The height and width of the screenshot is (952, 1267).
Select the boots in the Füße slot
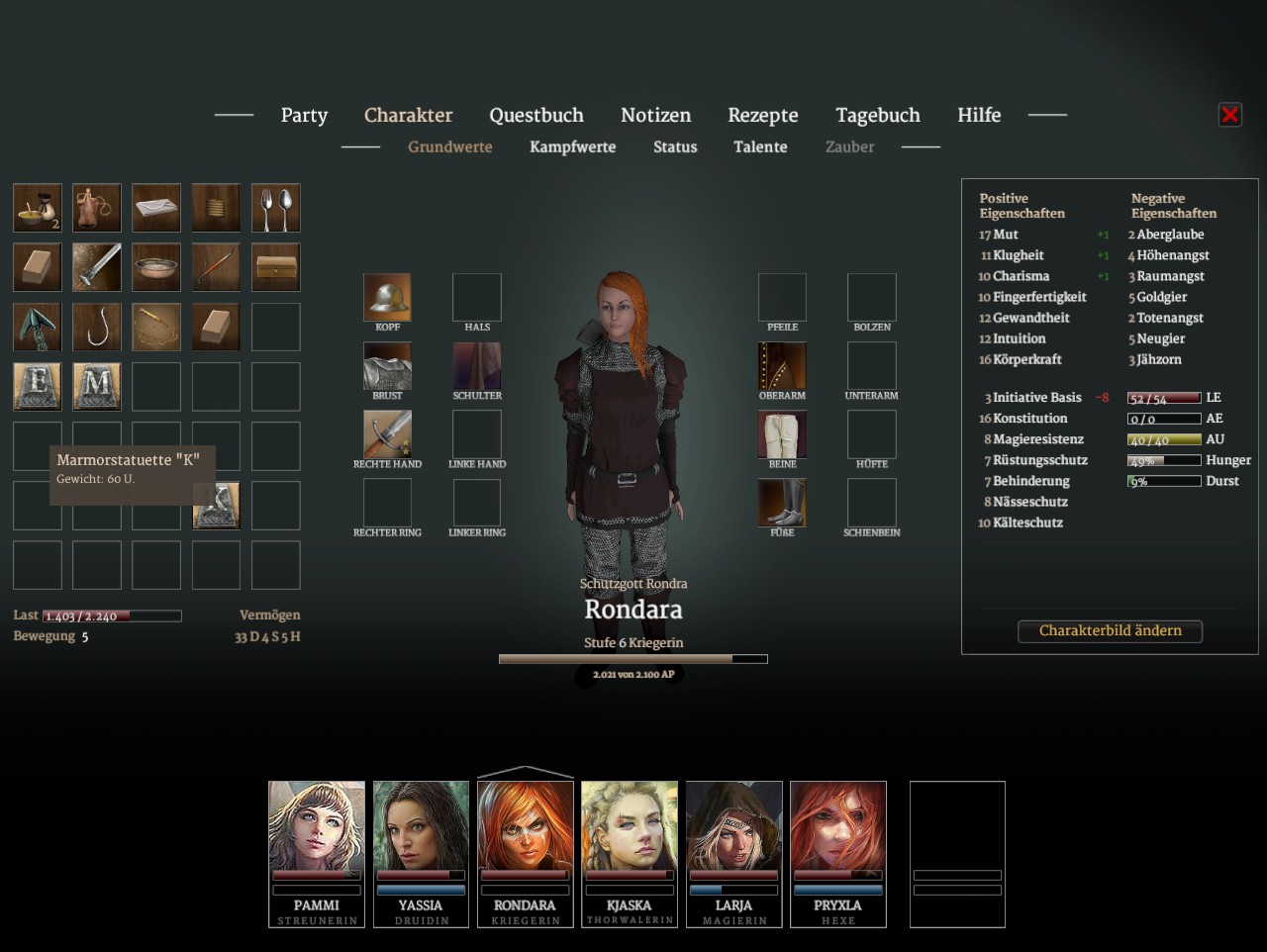[782, 503]
